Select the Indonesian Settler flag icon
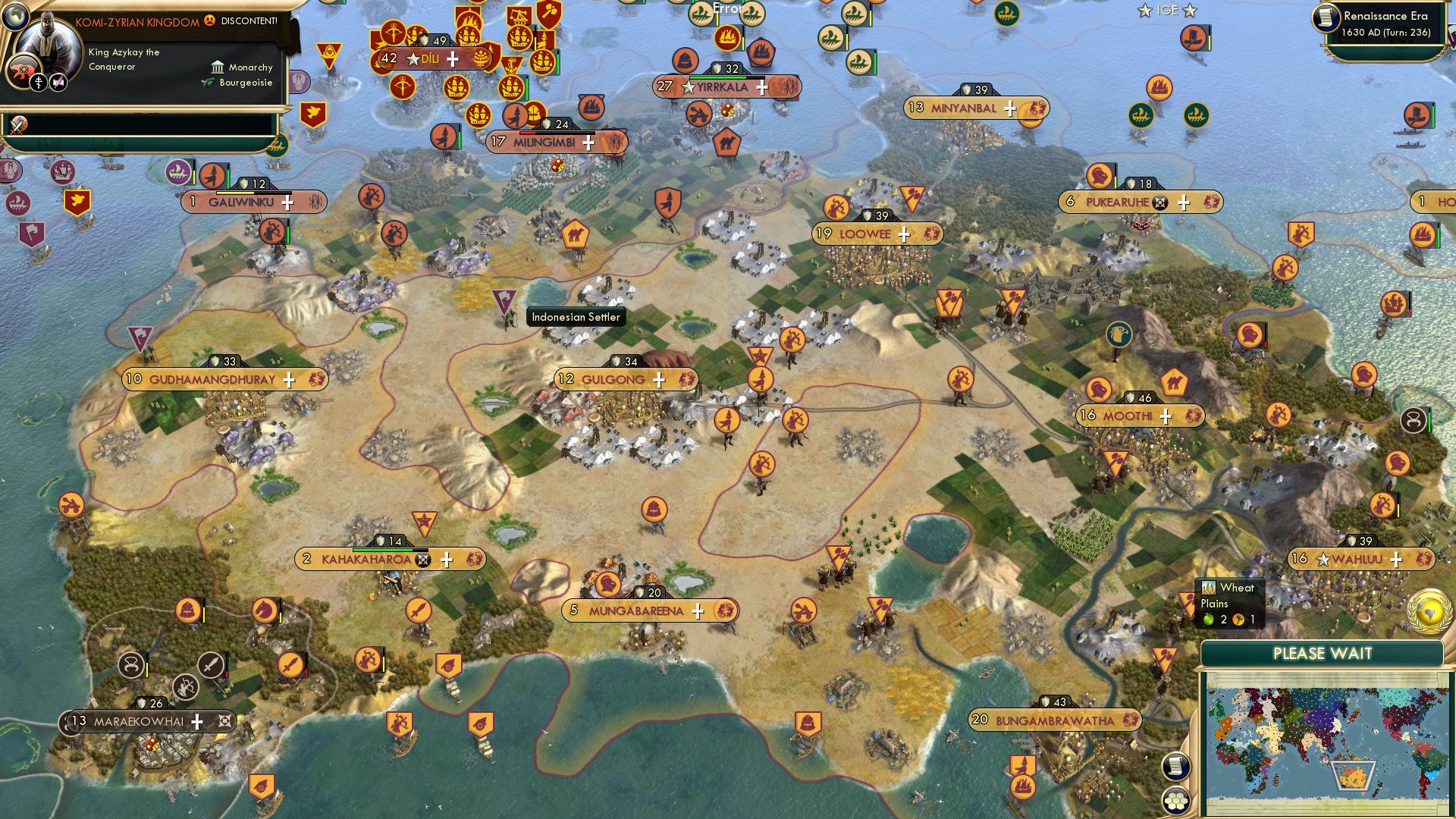The height and width of the screenshot is (819, 1456). 506,301
